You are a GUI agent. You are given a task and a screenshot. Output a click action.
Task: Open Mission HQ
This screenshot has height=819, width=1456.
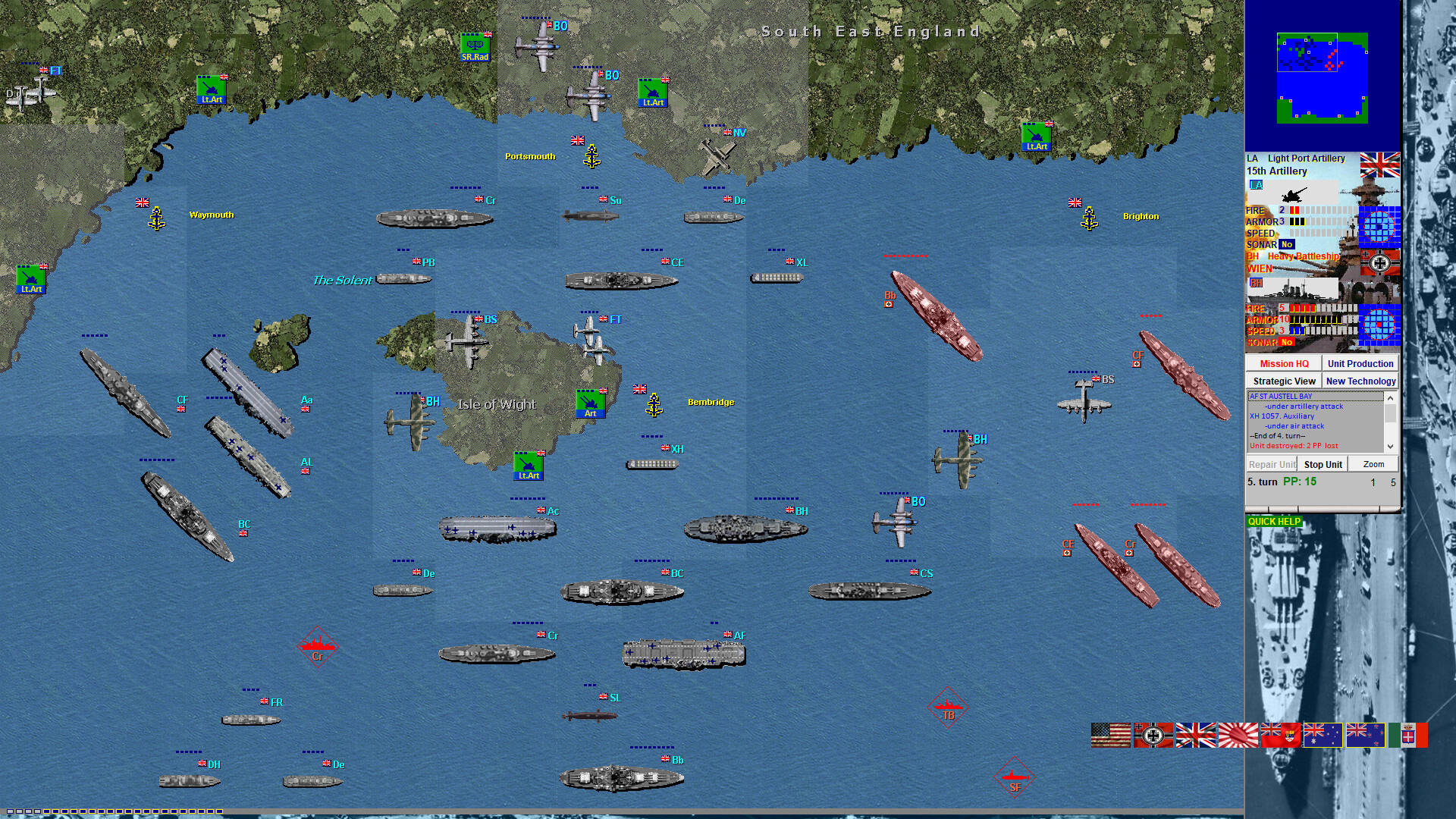coord(1283,363)
